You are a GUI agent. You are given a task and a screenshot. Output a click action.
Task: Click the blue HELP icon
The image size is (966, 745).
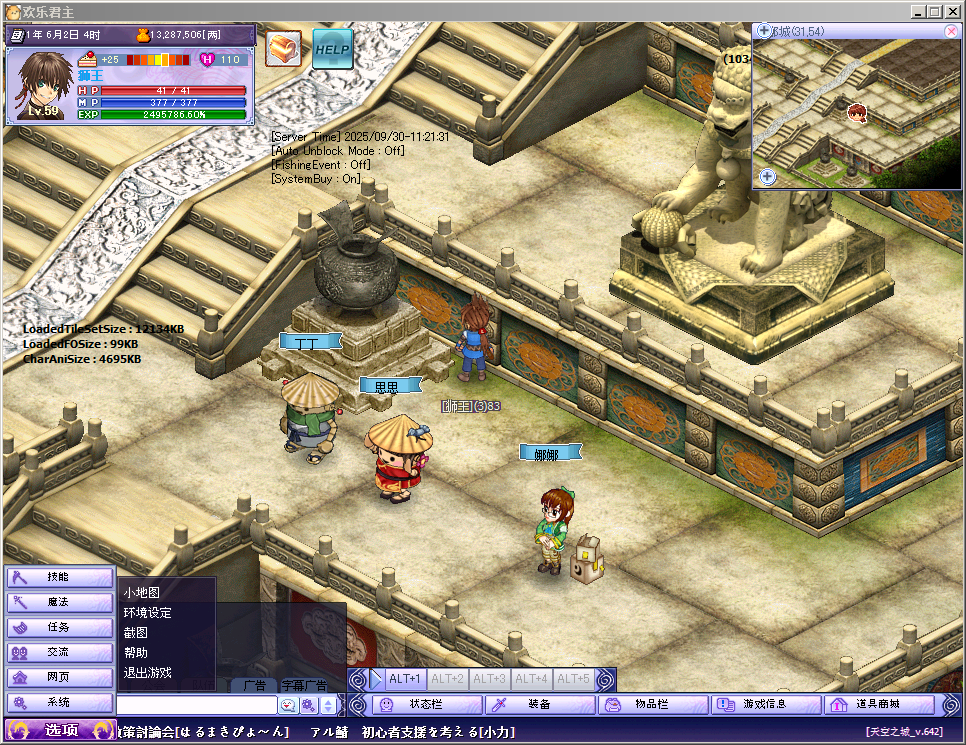332,48
